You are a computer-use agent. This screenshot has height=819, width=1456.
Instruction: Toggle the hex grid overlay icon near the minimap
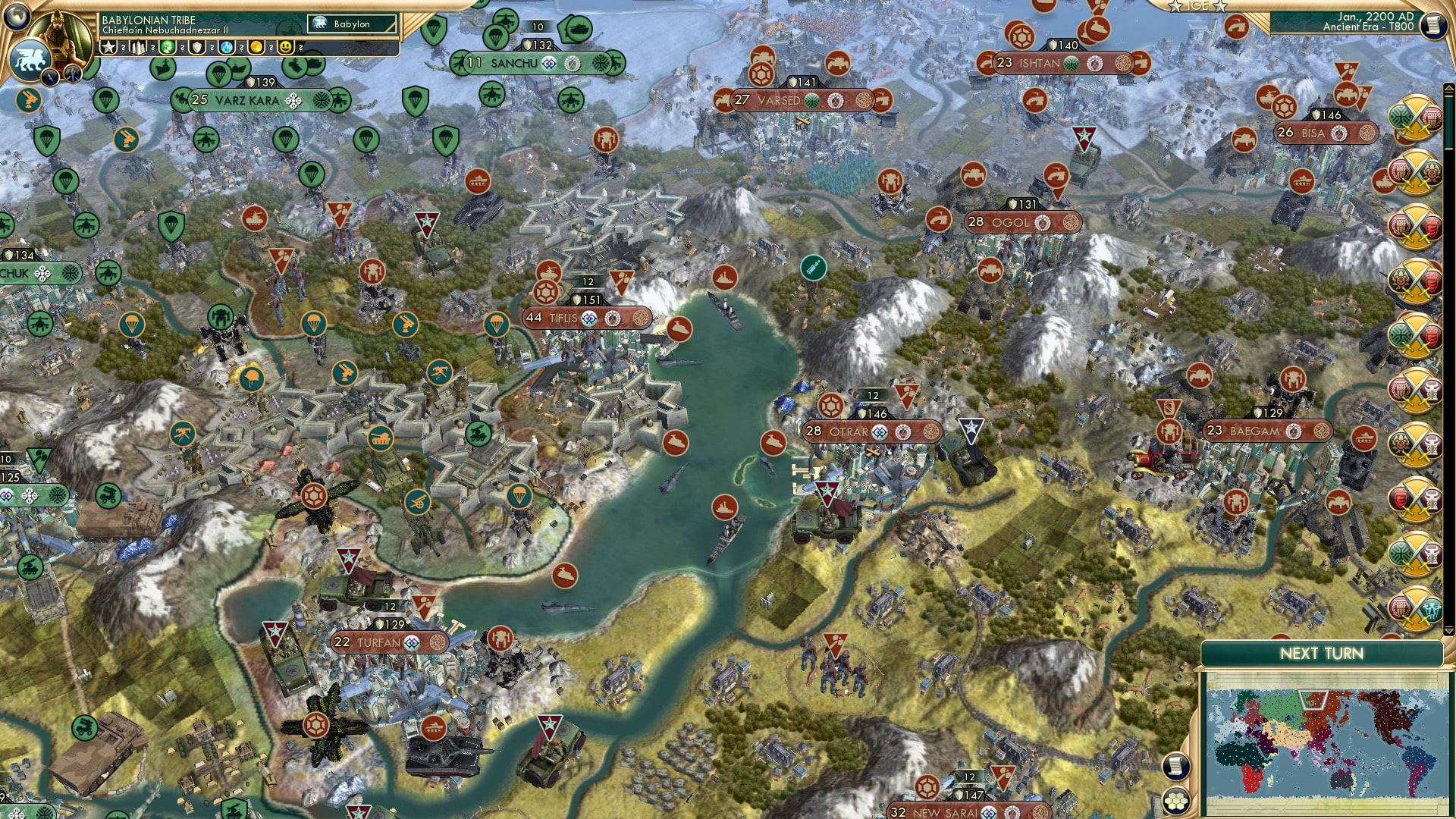pos(1175,802)
